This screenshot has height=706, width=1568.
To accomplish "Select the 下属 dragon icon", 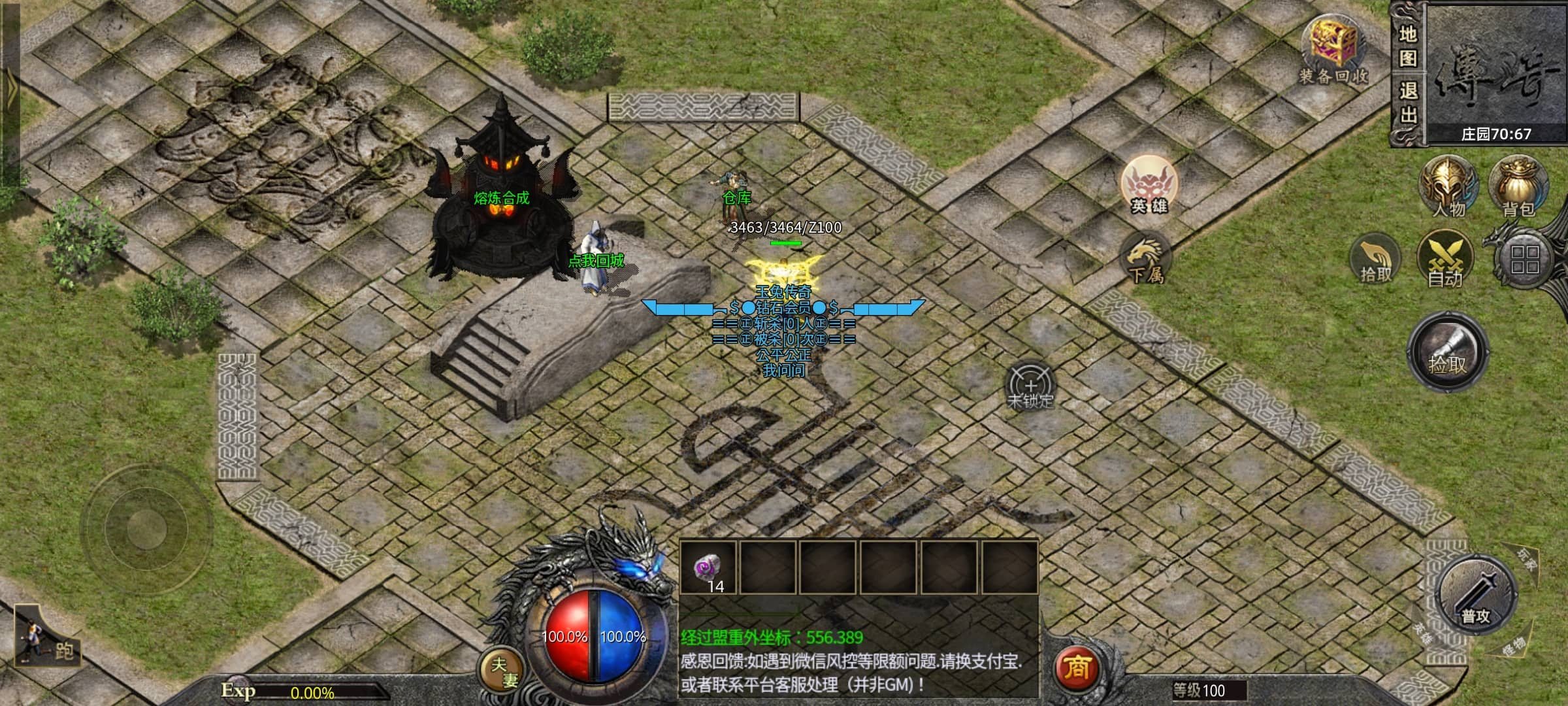I will 1145,259.
